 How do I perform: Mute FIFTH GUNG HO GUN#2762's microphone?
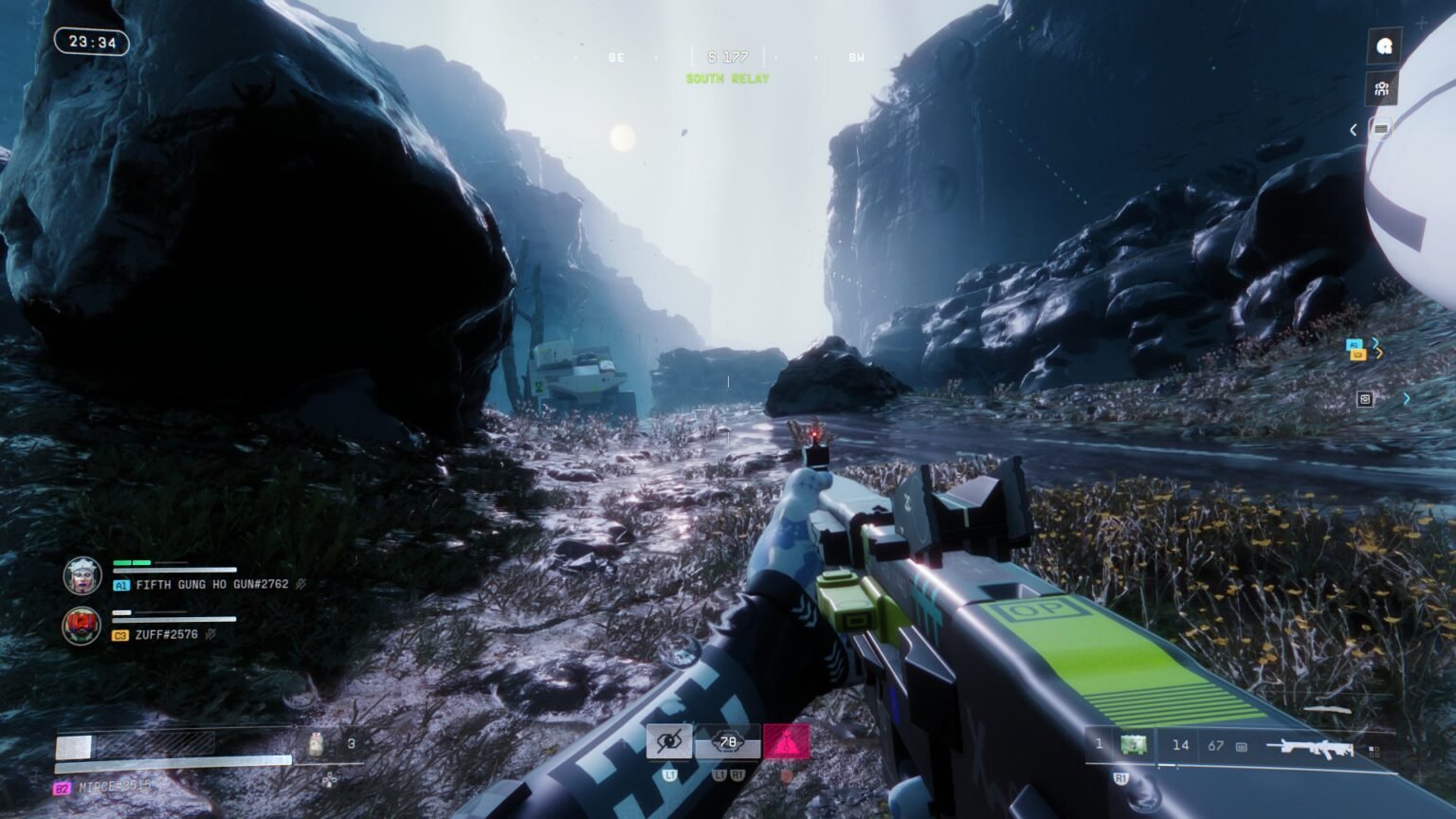[x=300, y=586]
